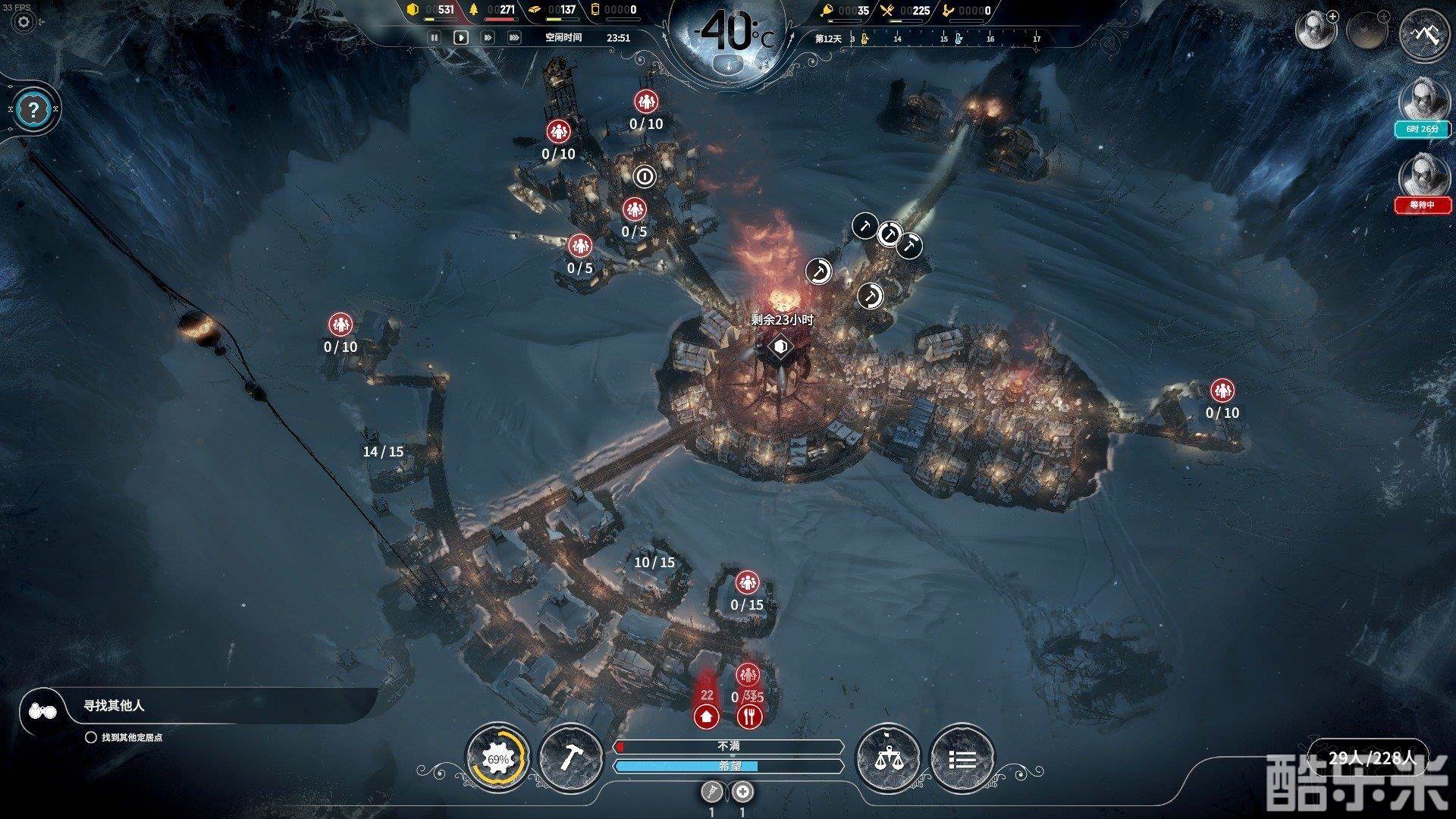The image size is (1456, 819).
Task: Select the scout with red waiting status
Action: pos(1421,175)
